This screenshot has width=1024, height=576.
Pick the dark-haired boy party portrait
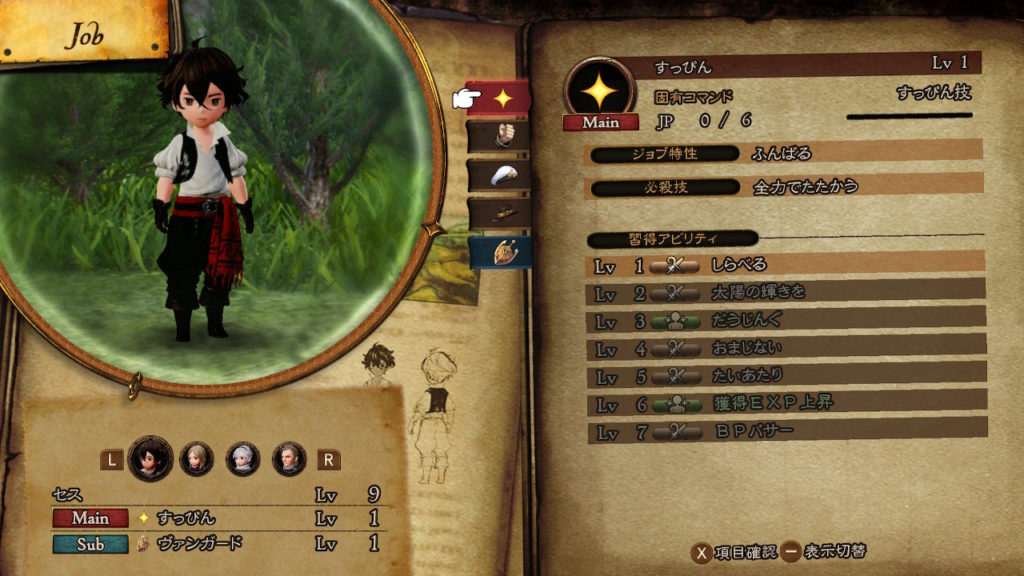click(150, 458)
